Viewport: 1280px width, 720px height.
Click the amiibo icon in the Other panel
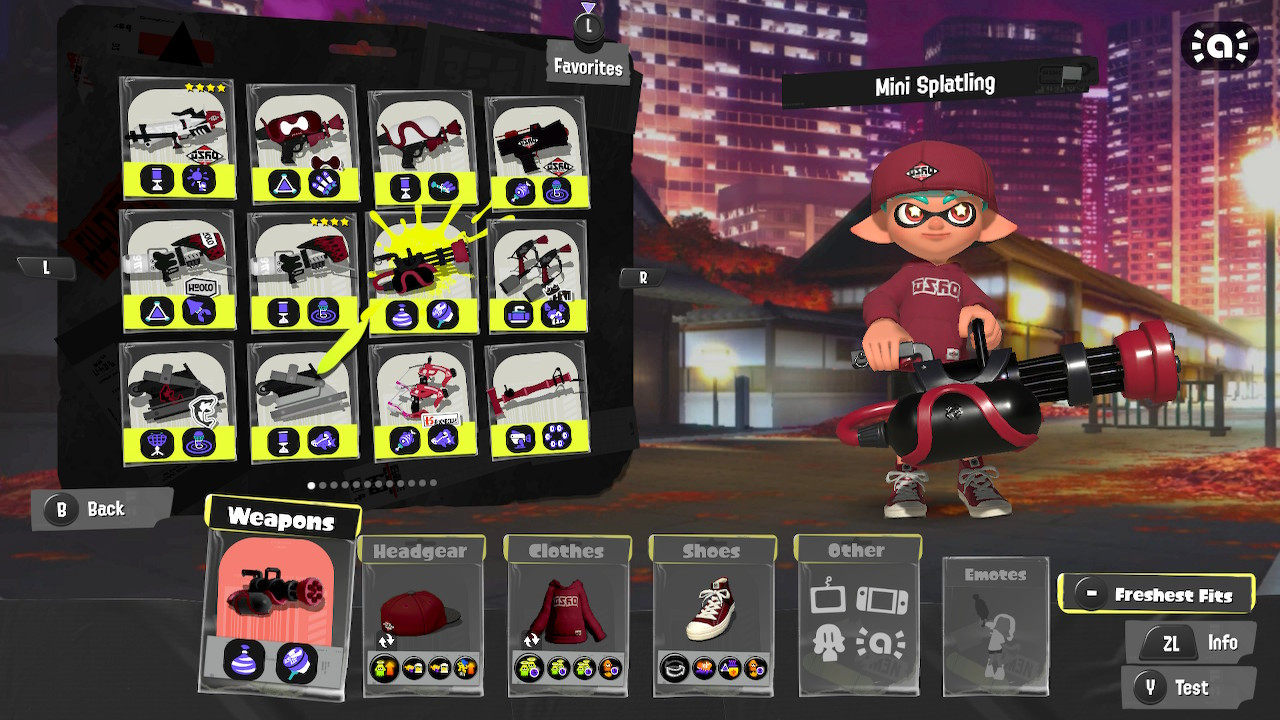coord(880,643)
